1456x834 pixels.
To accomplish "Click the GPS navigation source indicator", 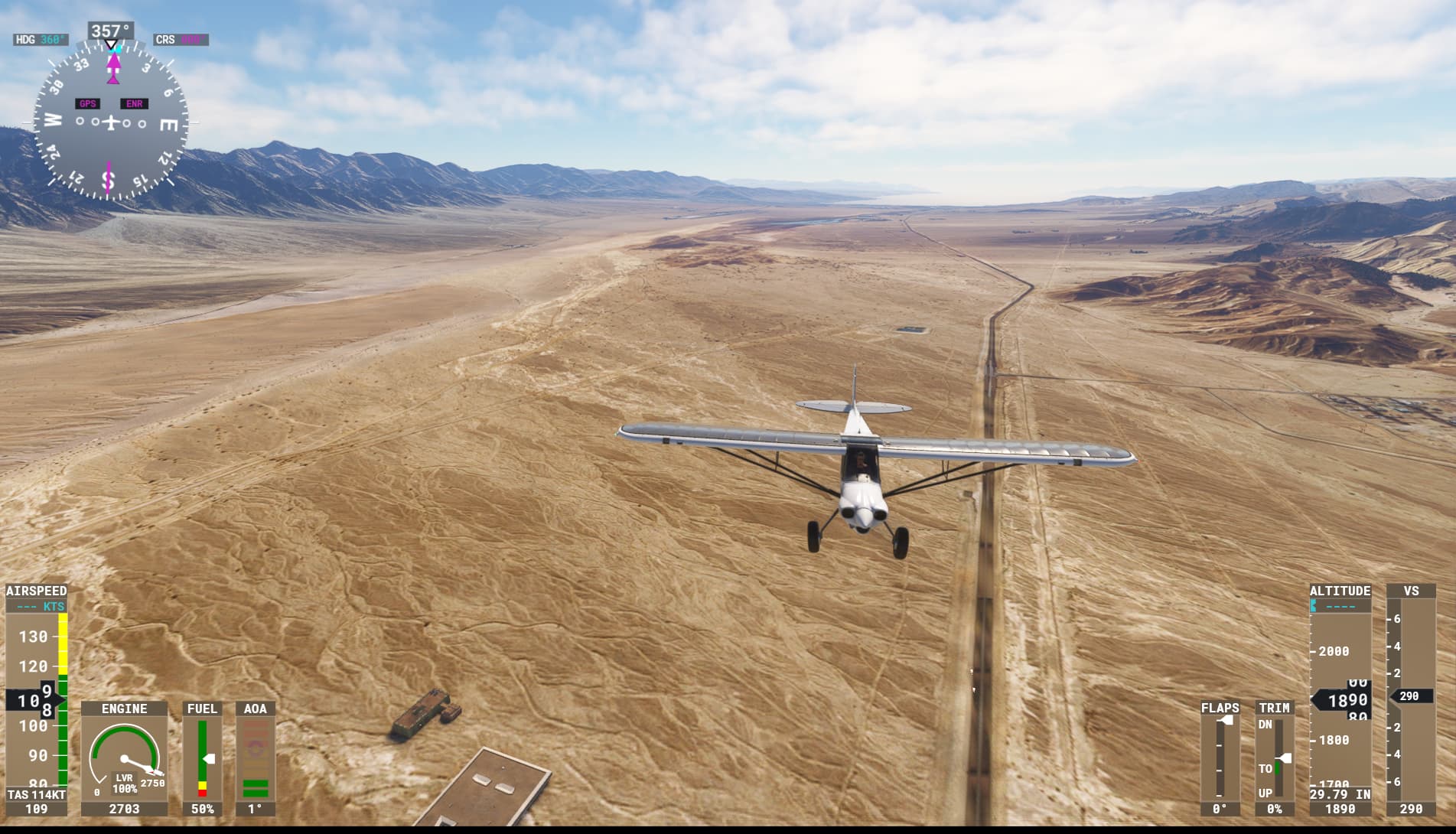I will [88, 104].
